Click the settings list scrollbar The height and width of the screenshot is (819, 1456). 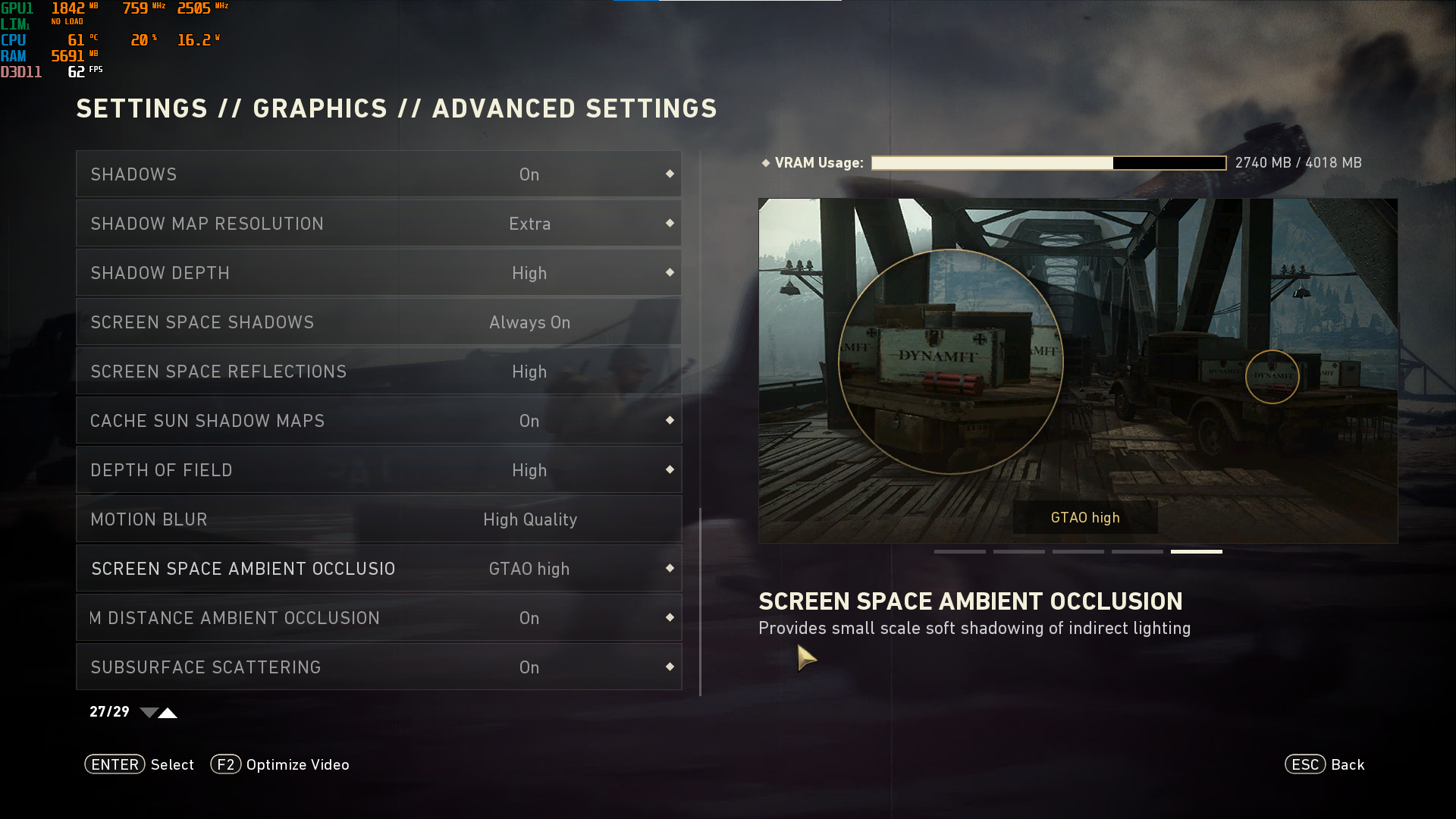700,601
